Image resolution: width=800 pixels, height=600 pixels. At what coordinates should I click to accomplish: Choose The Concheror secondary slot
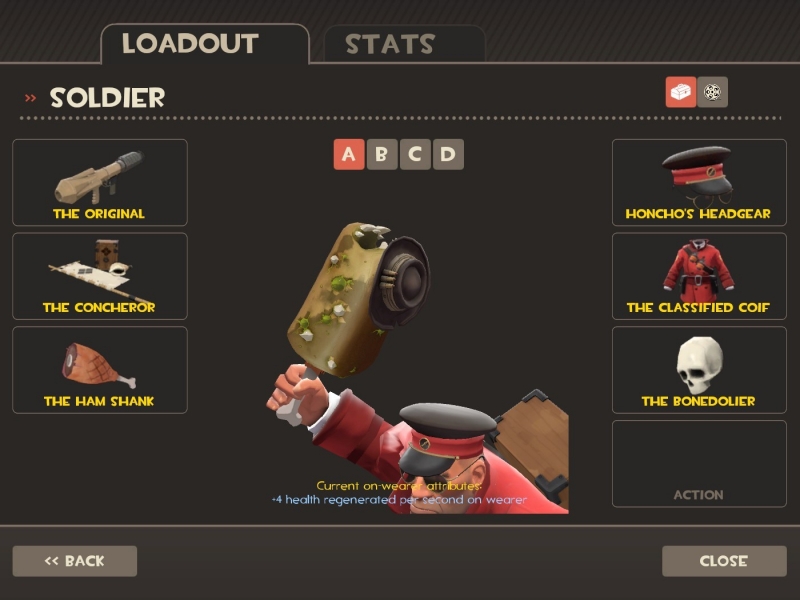[99, 276]
